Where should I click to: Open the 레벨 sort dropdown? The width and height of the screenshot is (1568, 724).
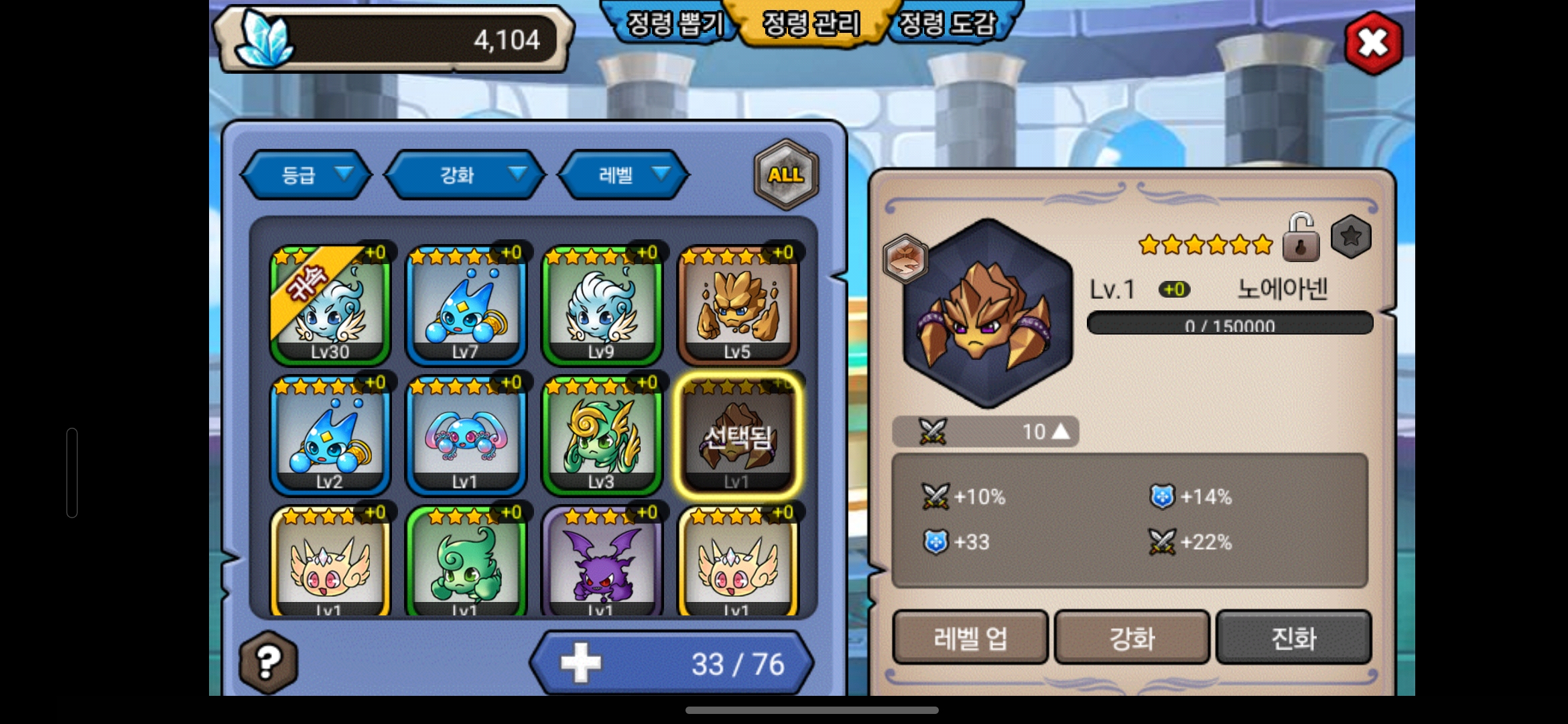[x=623, y=175]
